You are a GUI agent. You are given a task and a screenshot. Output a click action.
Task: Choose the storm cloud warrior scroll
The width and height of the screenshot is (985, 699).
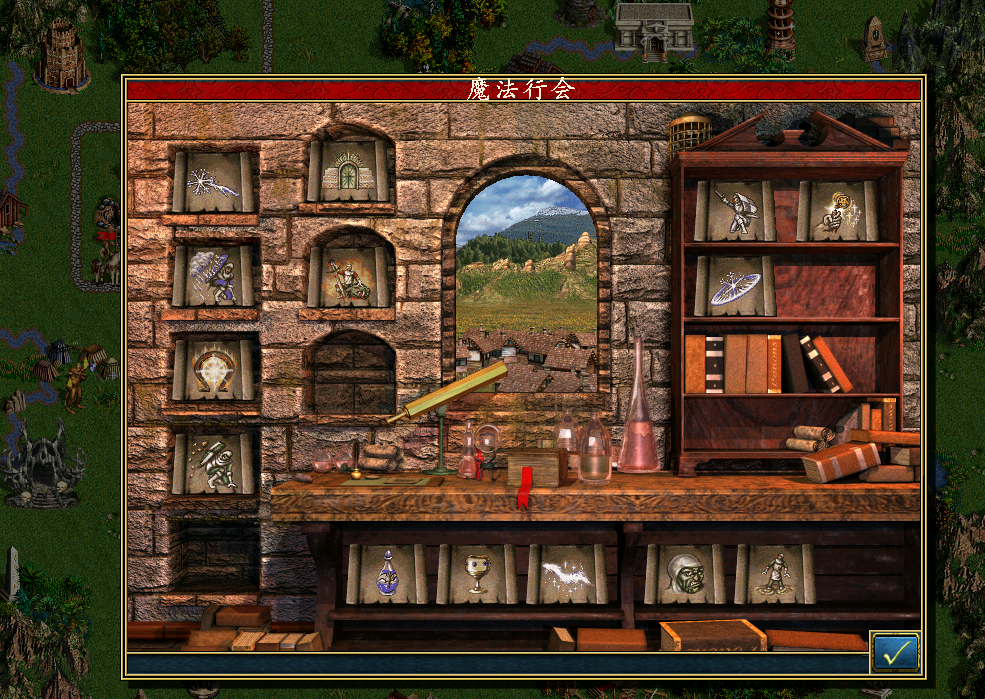tap(213, 276)
